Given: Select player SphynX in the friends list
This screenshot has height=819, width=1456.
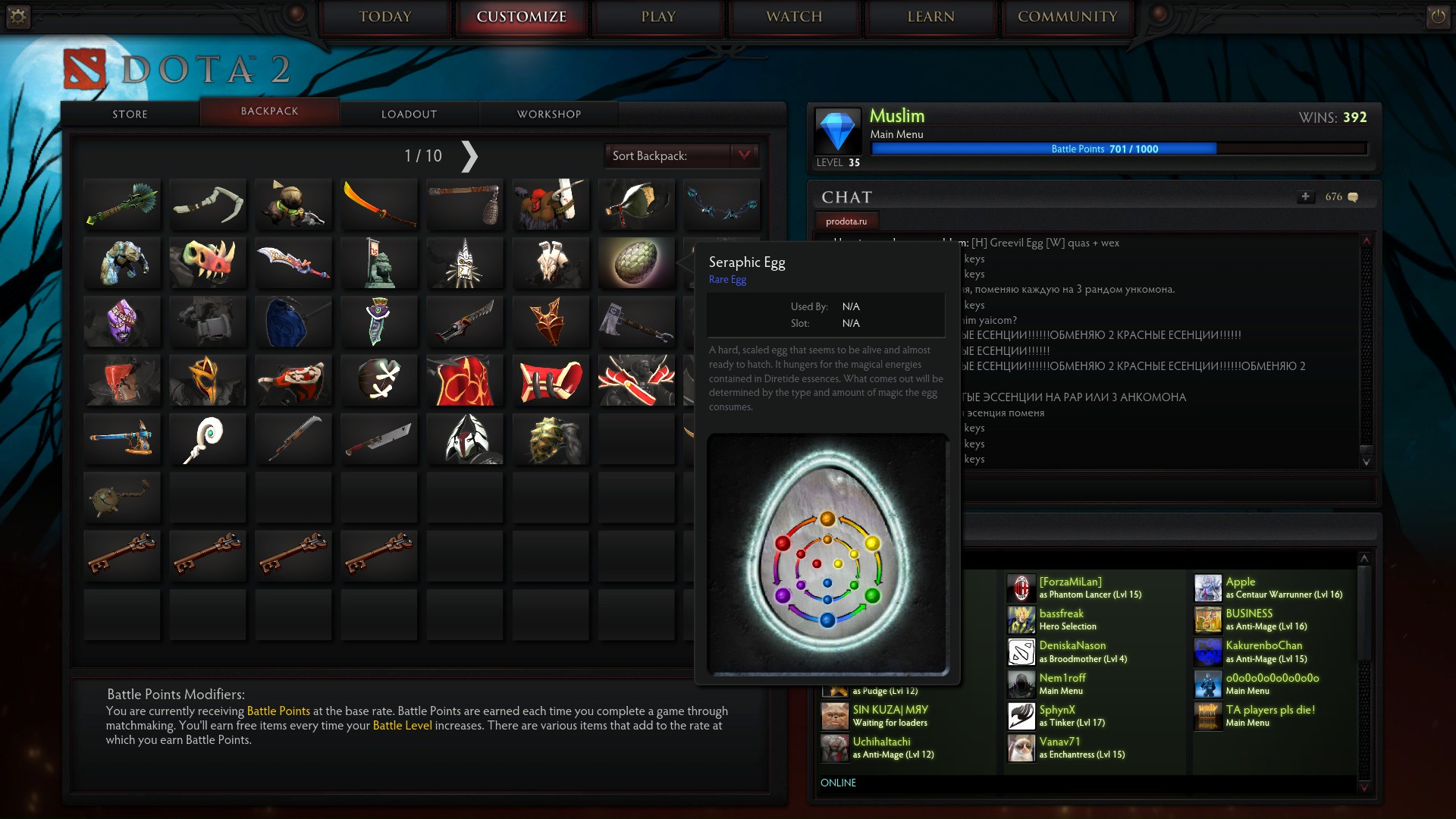Looking at the screenshot, I should point(1057,710).
